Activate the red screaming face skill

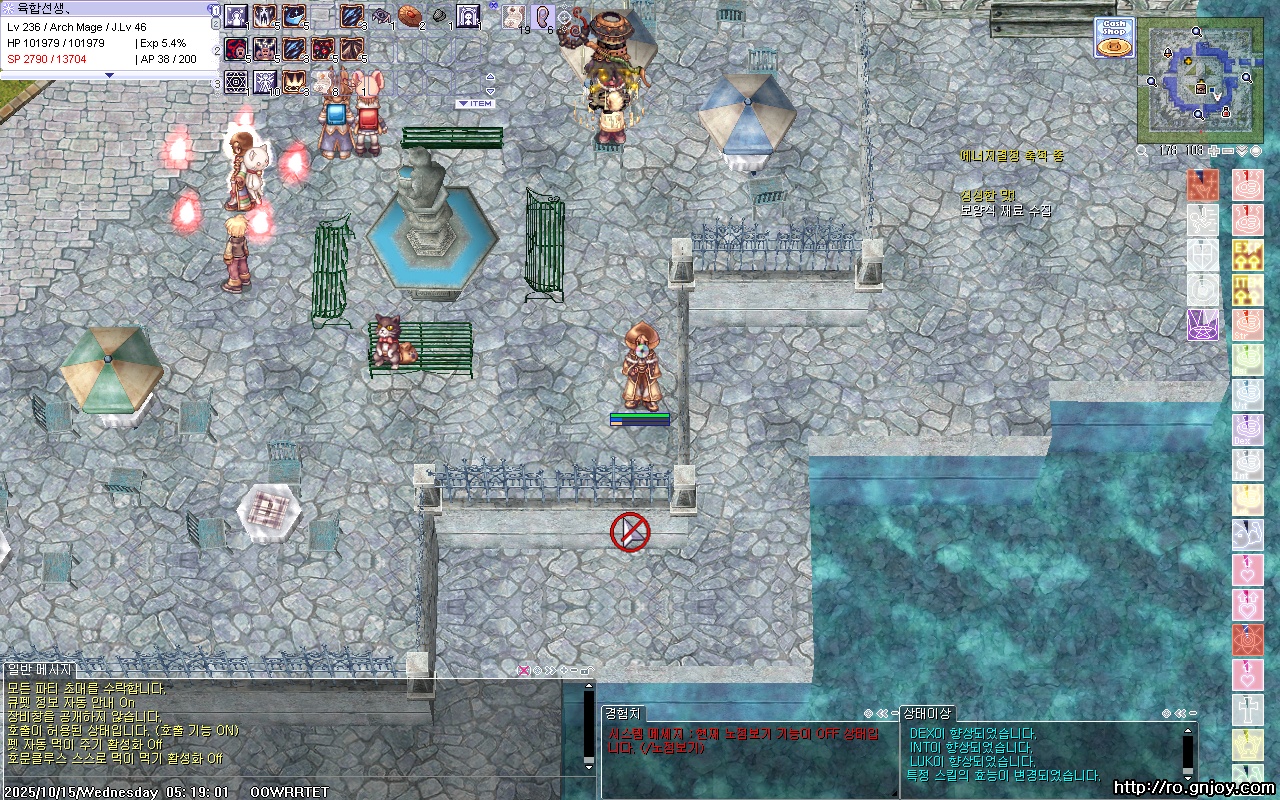[x=236, y=48]
